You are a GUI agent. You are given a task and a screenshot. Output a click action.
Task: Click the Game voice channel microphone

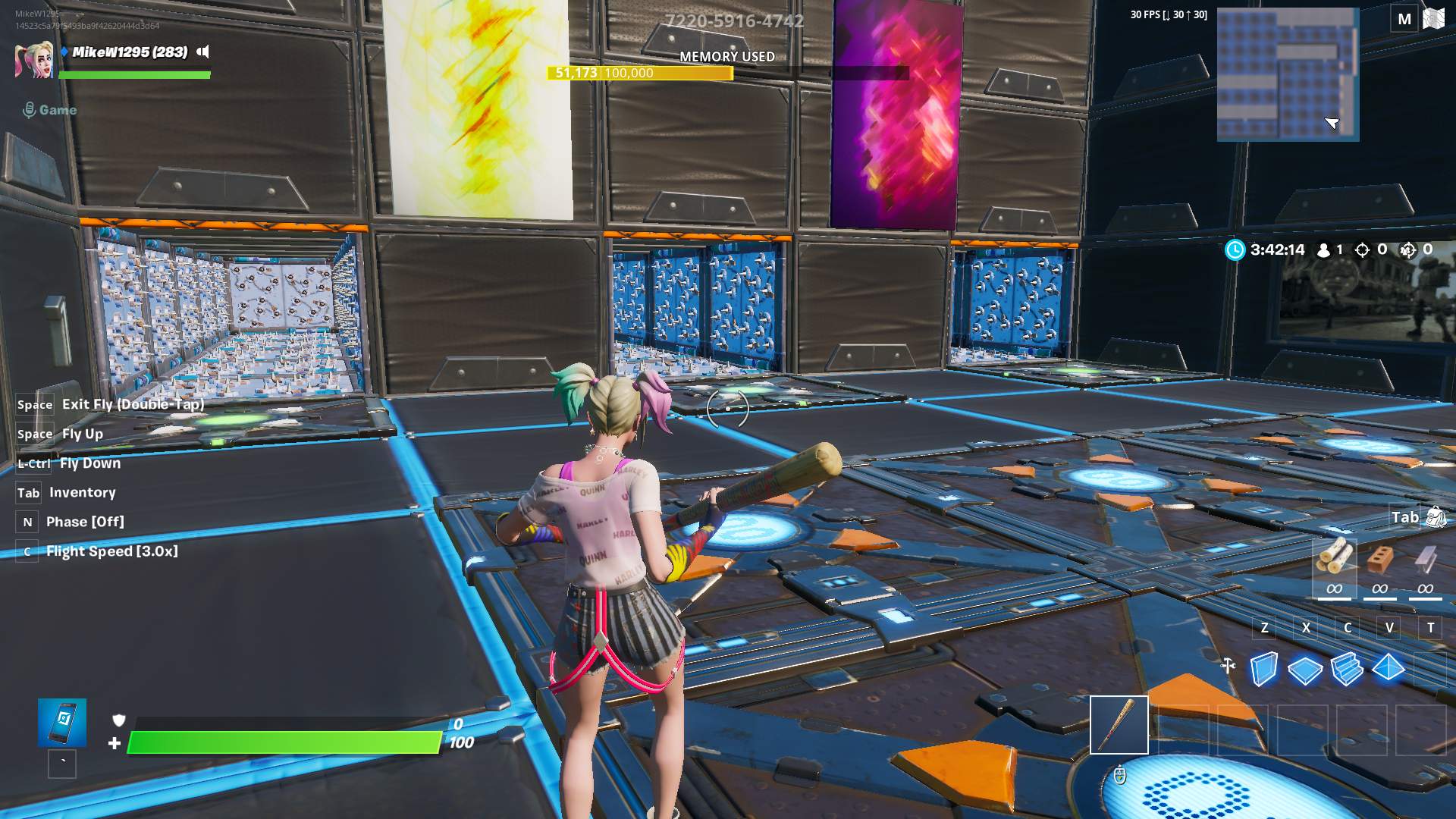(29, 108)
